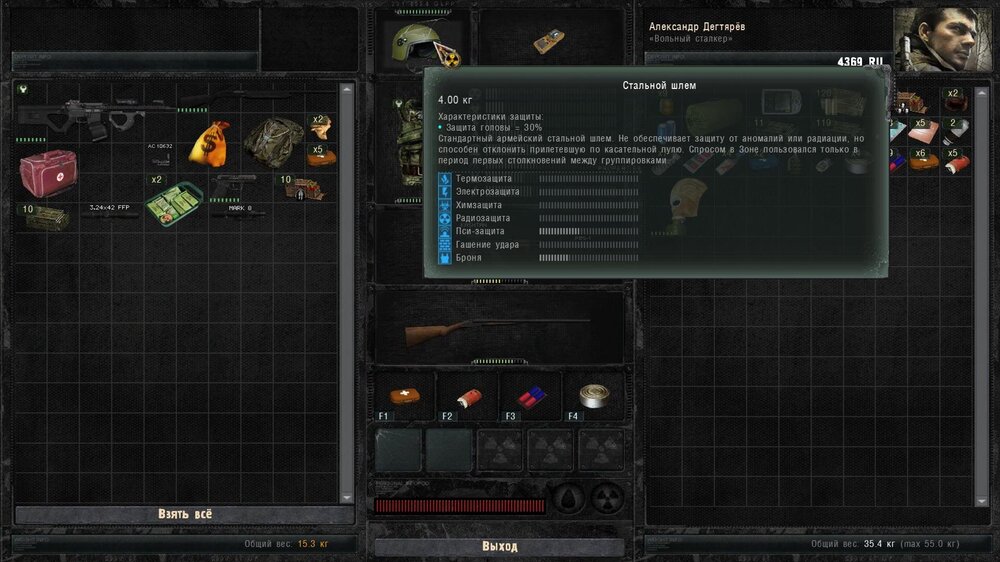Select the assault rifle in the loot container
Image resolution: width=1000 pixels, height=562 pixels.
pos(82,116)
